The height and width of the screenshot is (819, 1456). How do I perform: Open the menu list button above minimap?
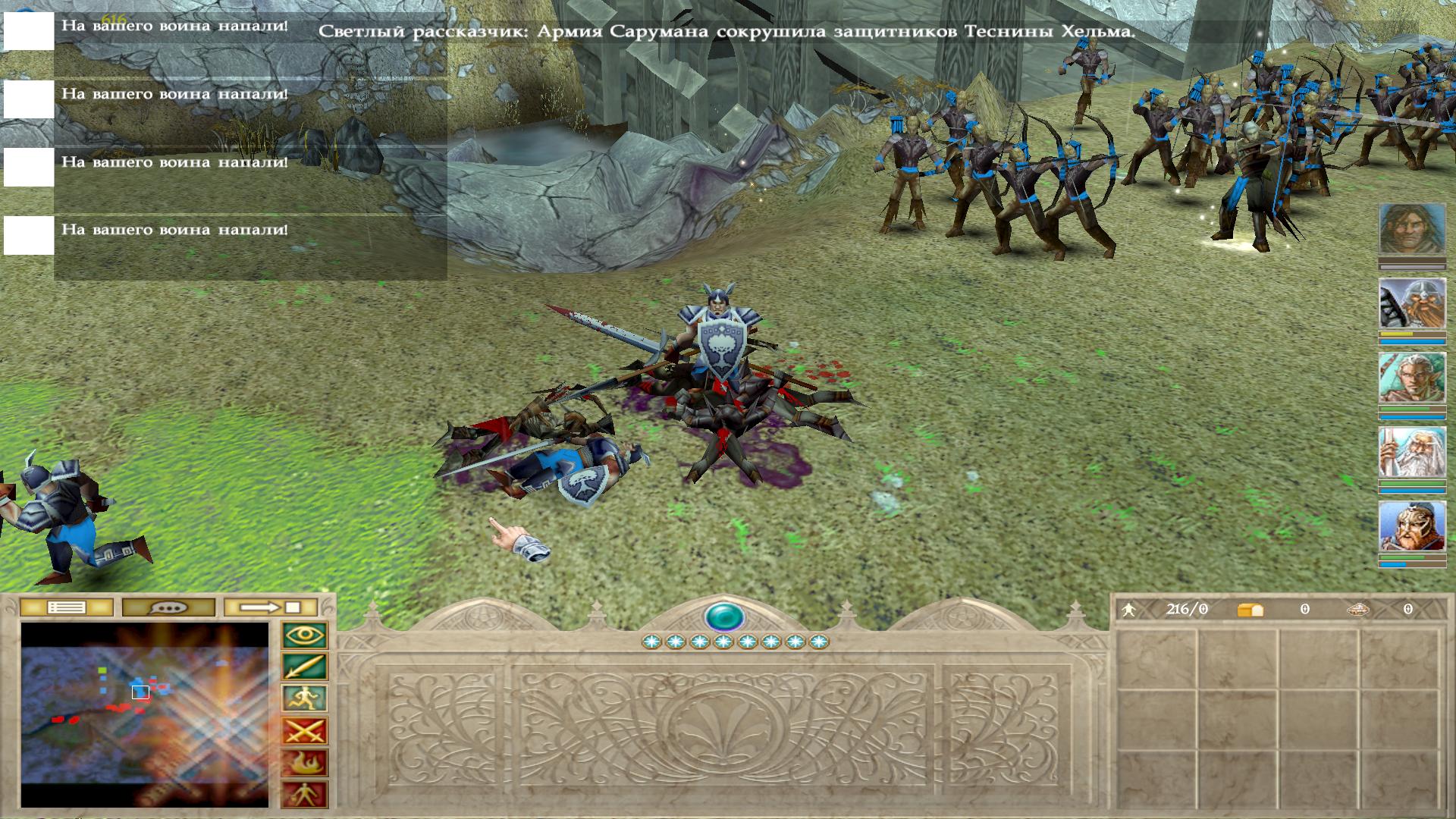67,607
